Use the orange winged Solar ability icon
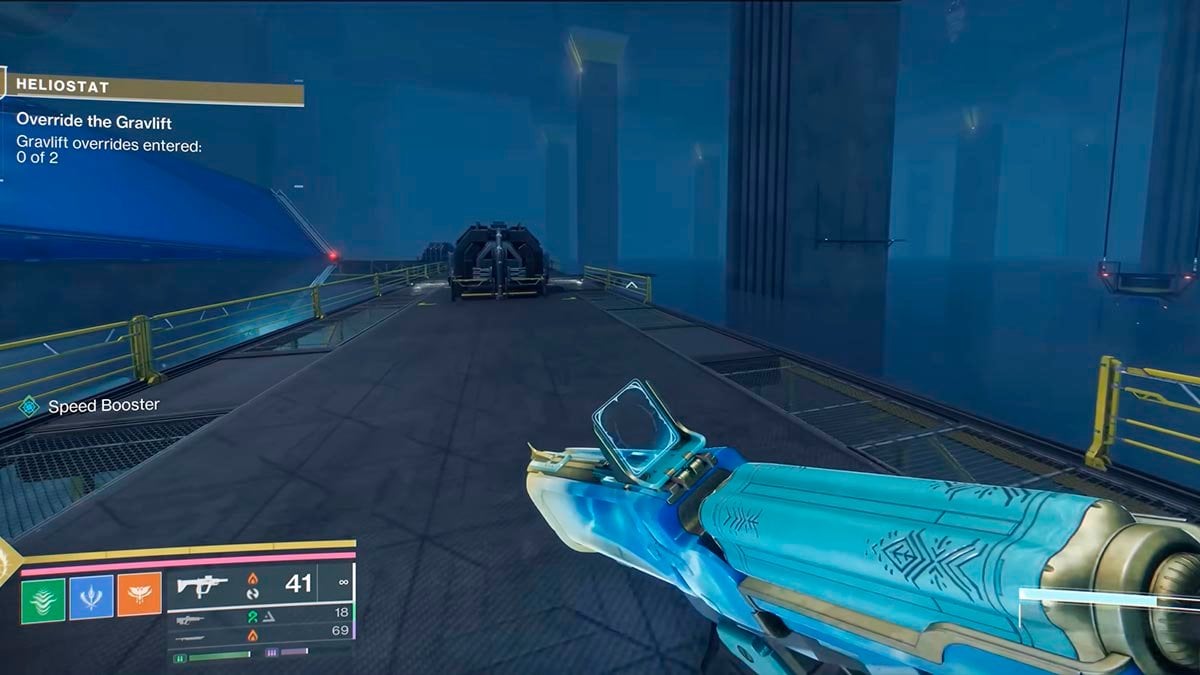The width and height of the screenshot is (1200, 675). (x=139, y=597)
